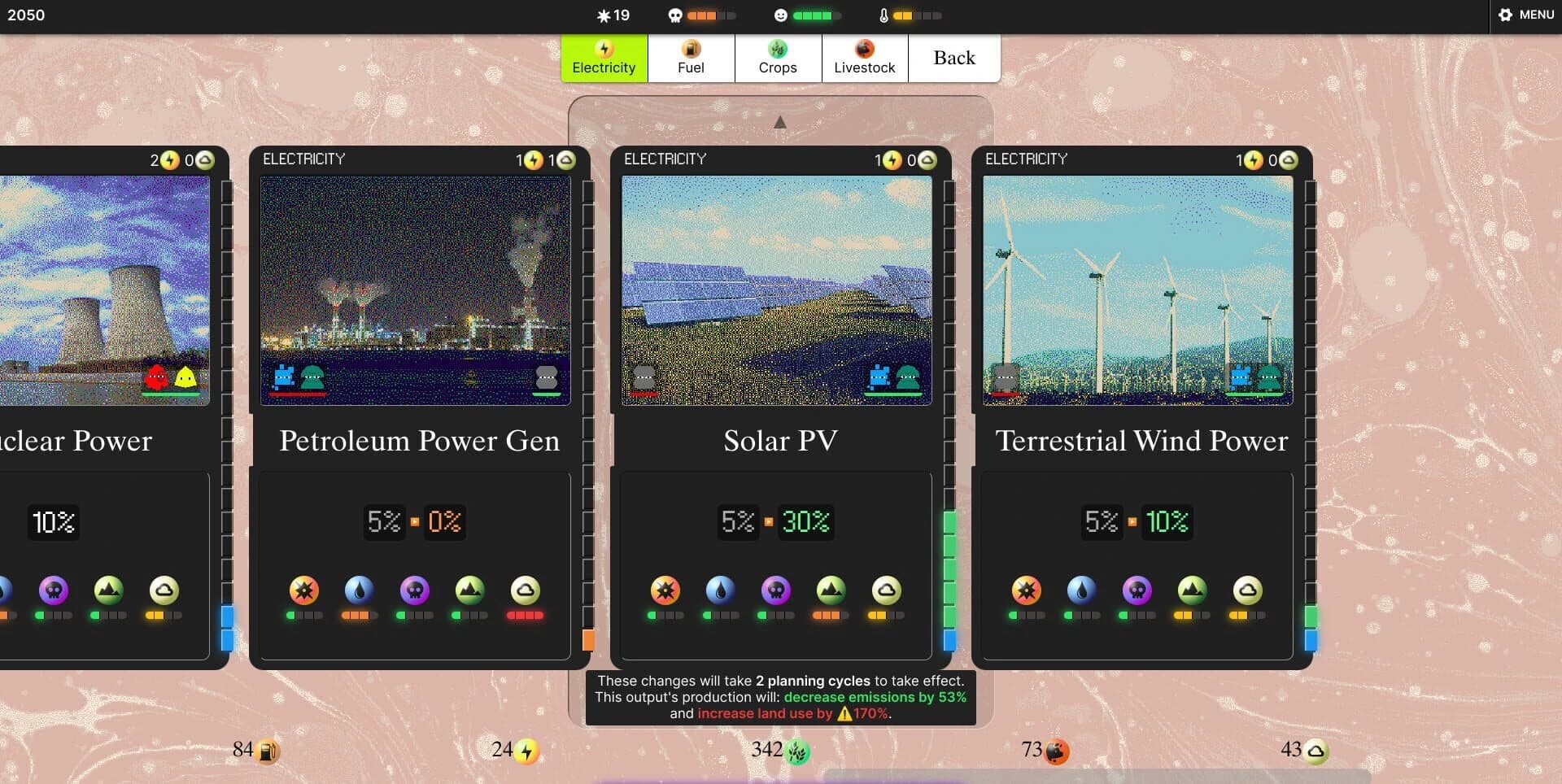Open the livestock counter showing 73
The height and width of the screenshot is (784, 1562).
1045,752
